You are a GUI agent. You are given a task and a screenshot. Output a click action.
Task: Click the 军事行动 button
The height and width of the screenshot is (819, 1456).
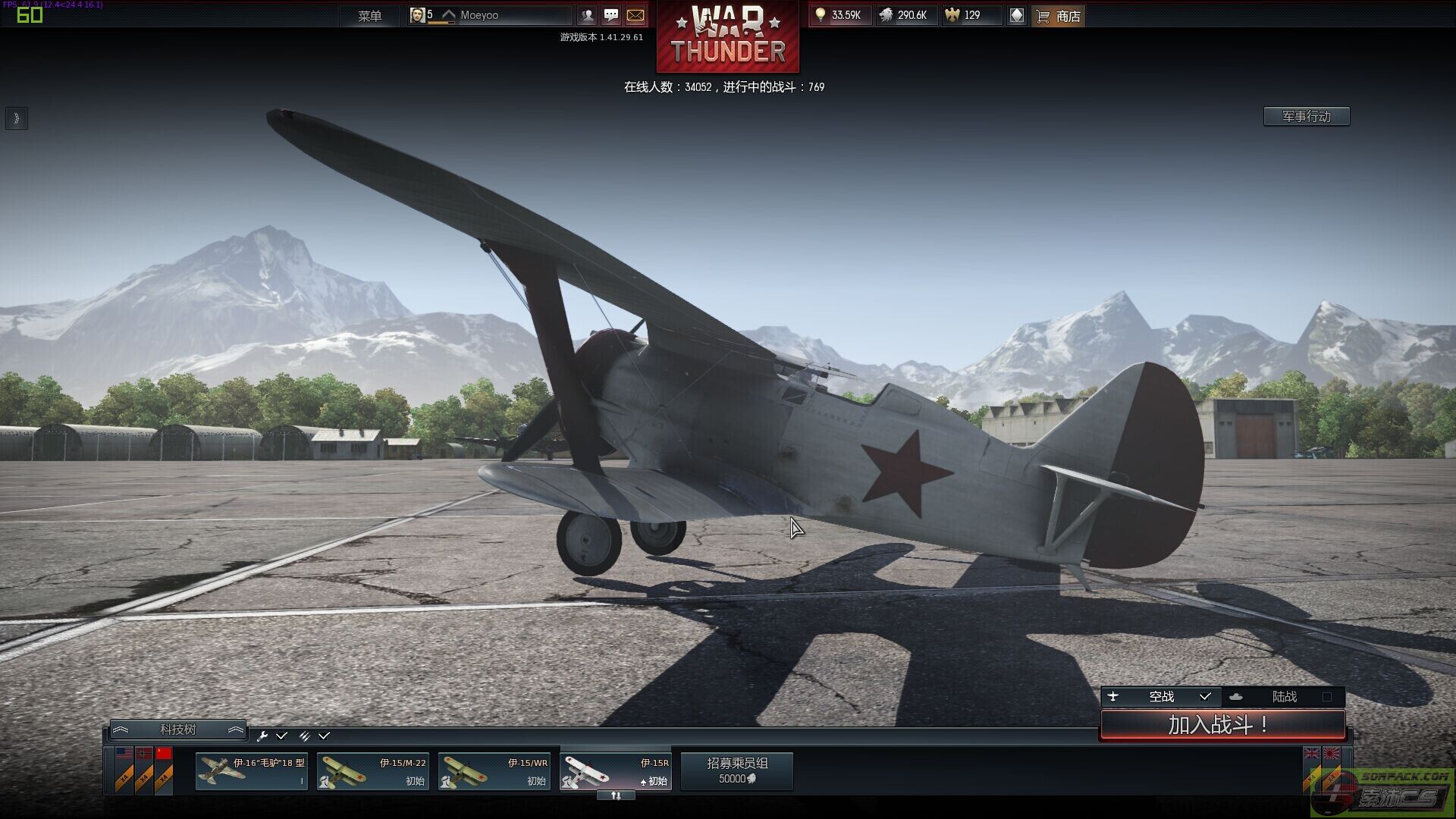[x=1306, y=116]
